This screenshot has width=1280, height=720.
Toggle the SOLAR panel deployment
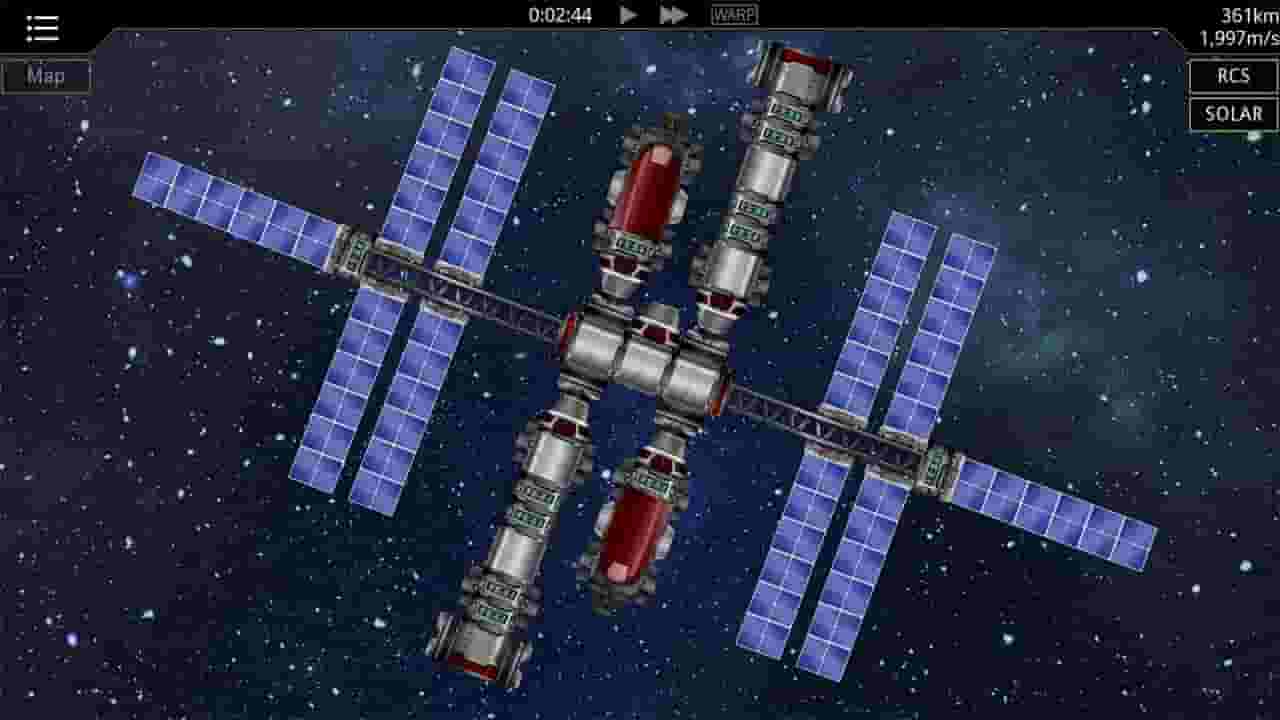coord(1232,114)
